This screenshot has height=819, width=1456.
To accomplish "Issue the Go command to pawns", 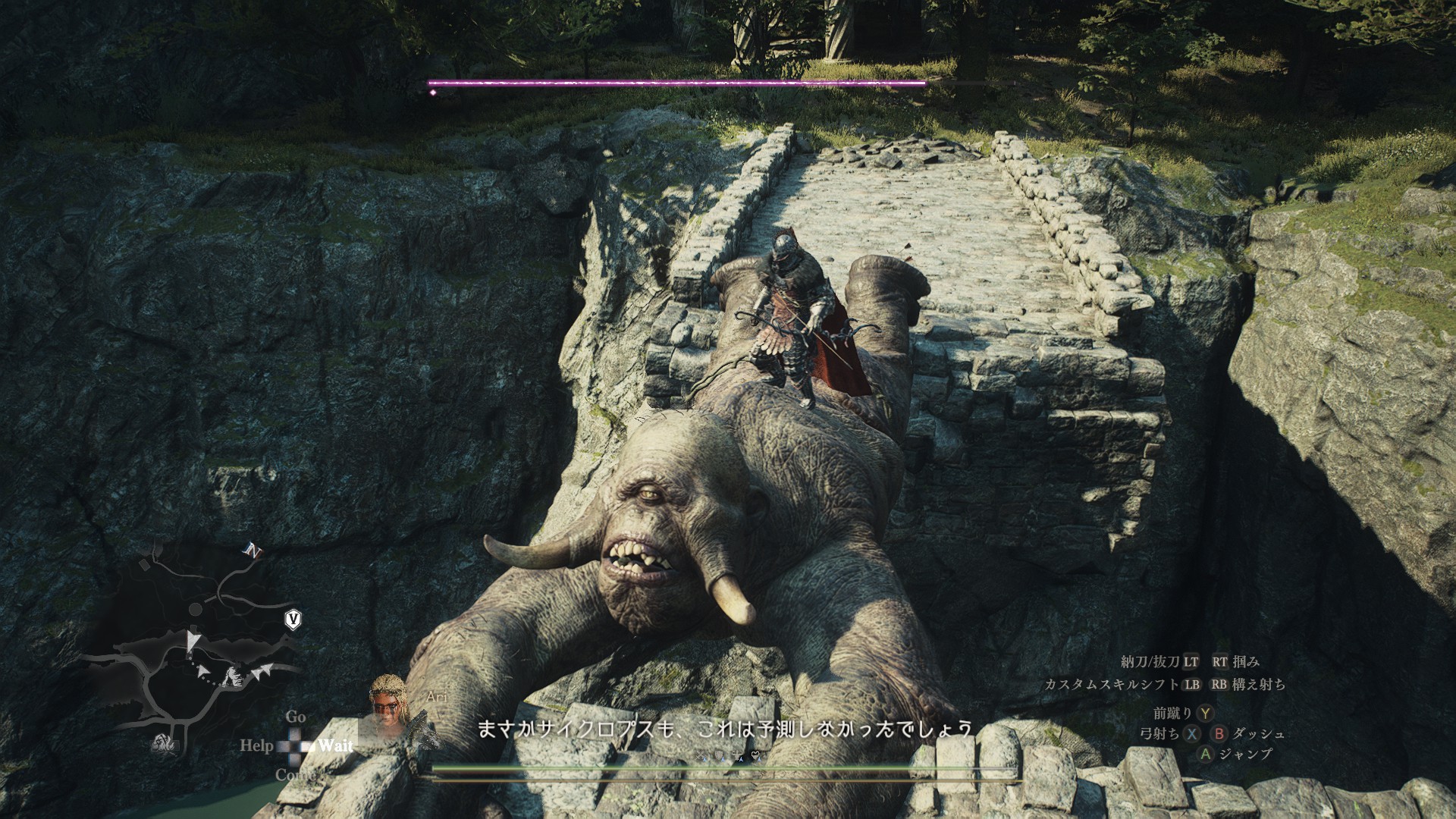I will (296, 717).
